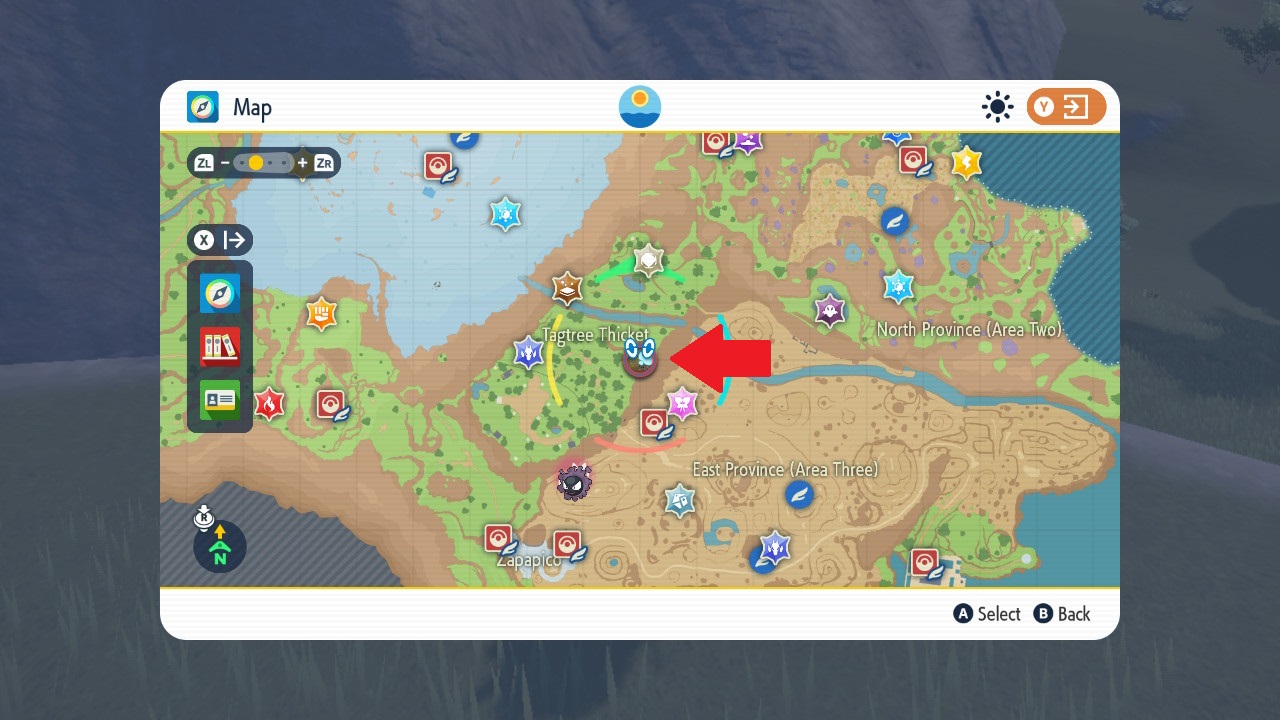
Task: Click the red Team Star fire icon
Action: tap(269, 402)
